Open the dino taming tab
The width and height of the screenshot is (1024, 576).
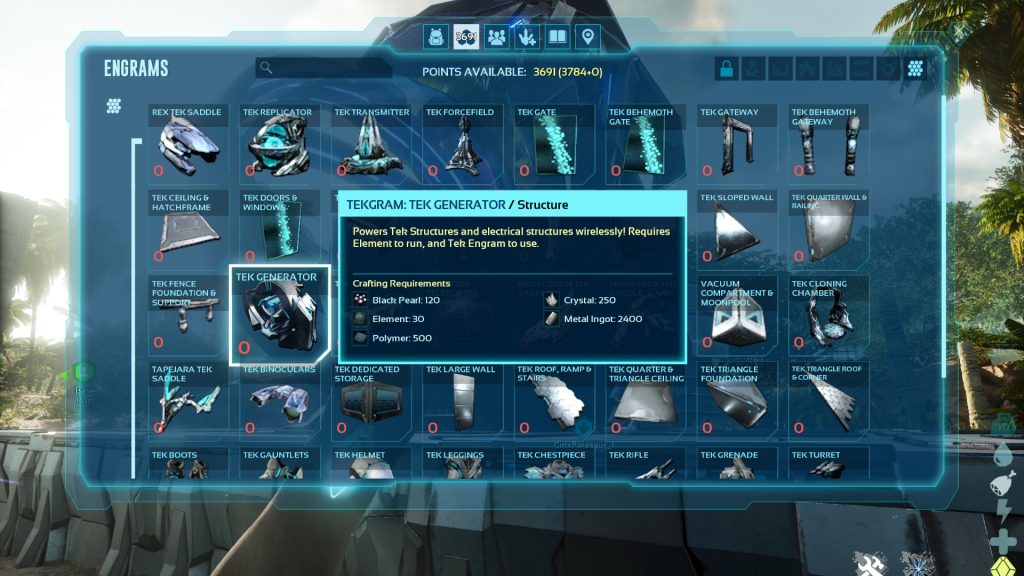pyautogui.click(x=526, y=38)
